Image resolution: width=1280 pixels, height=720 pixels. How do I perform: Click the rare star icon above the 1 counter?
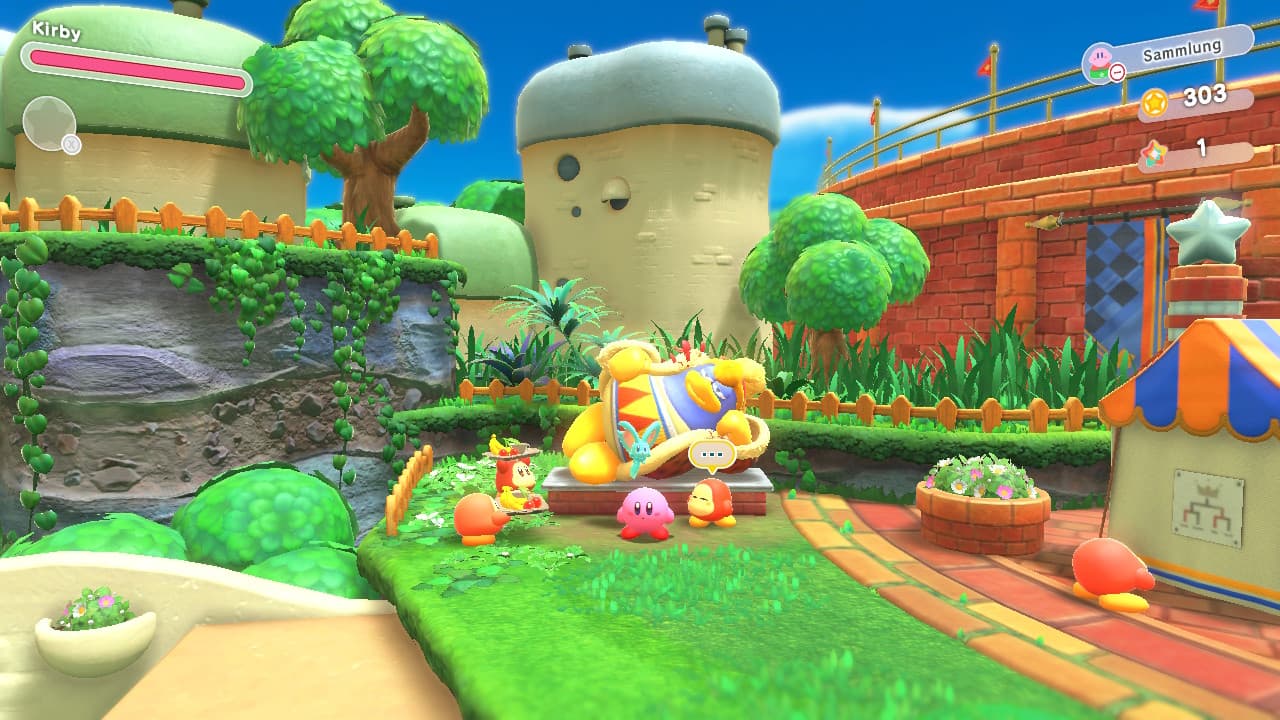pos(1156,152)
